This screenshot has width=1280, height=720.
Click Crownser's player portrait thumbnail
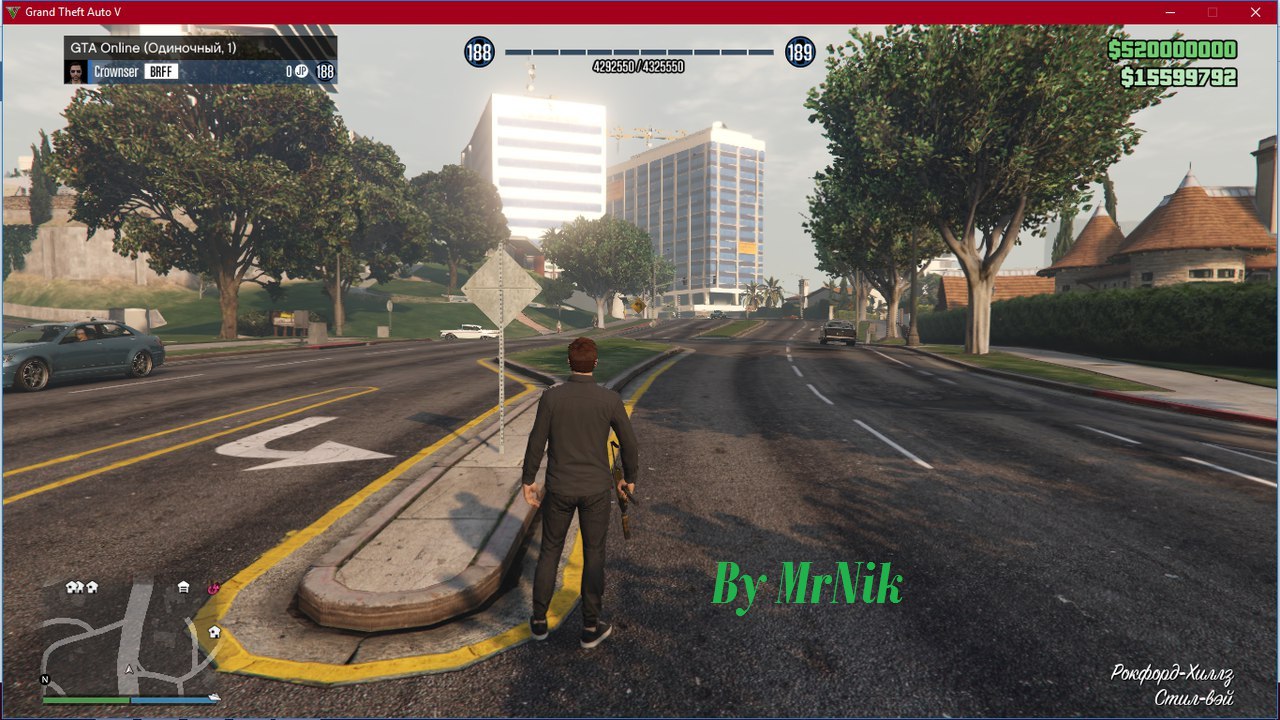76,72
